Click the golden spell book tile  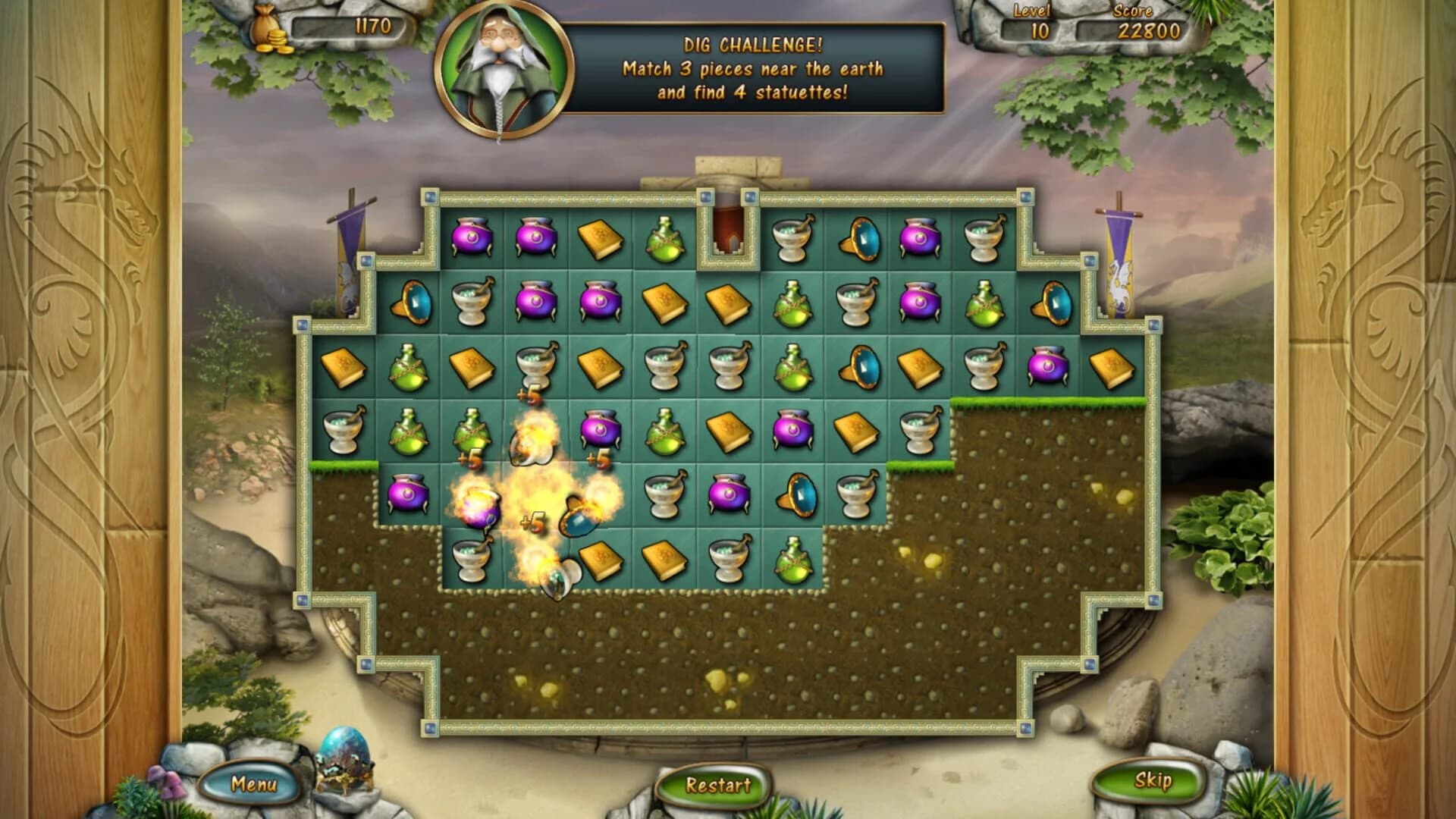[598, 241]
